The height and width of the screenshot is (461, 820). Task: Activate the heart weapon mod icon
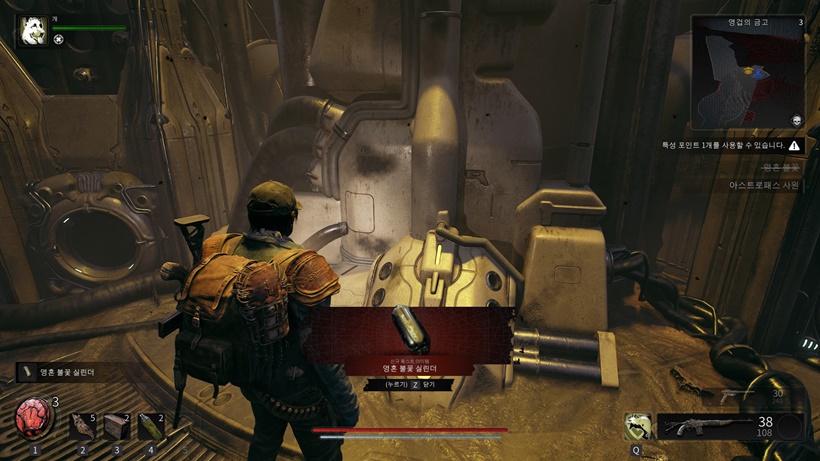pos(637,427)
